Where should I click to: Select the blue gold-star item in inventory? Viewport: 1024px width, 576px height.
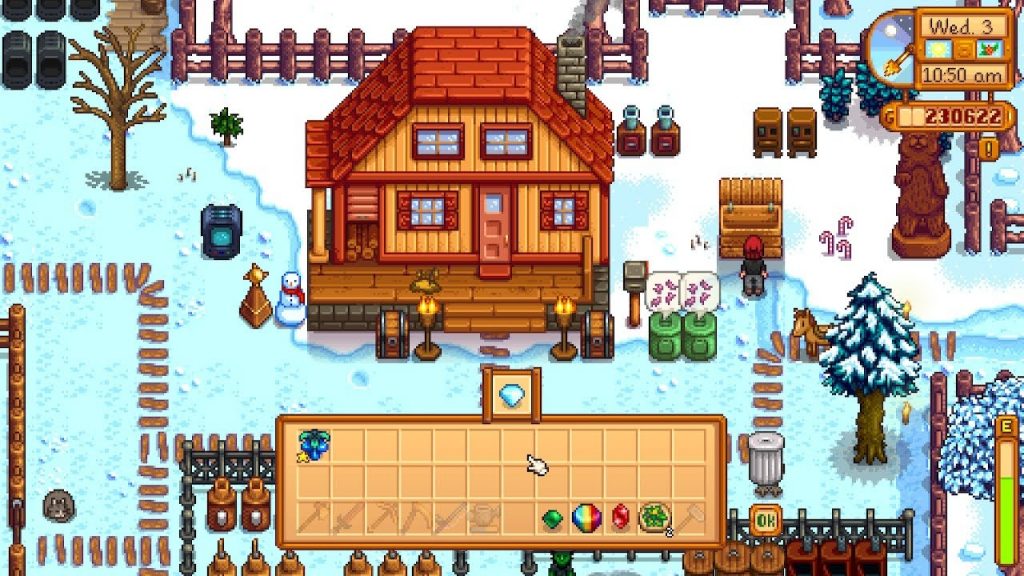click(313, 445)
